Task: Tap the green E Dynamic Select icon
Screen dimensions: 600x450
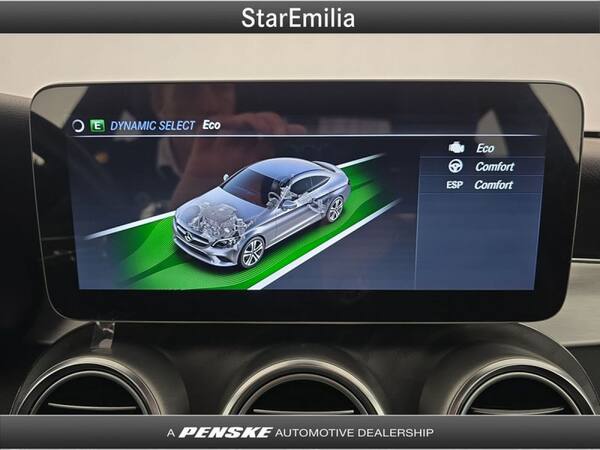Action: click(97, 126)
